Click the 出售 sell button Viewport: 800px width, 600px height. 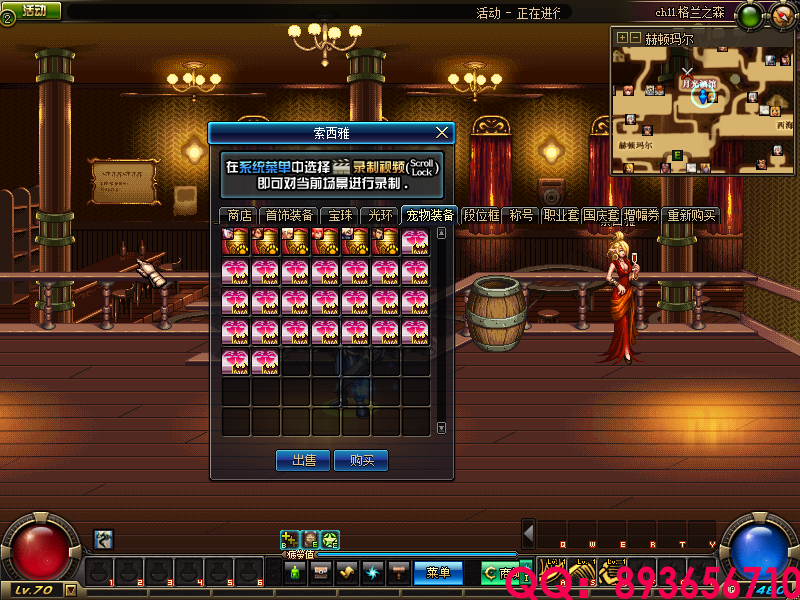pyautogui.click(x=303, y=461)
